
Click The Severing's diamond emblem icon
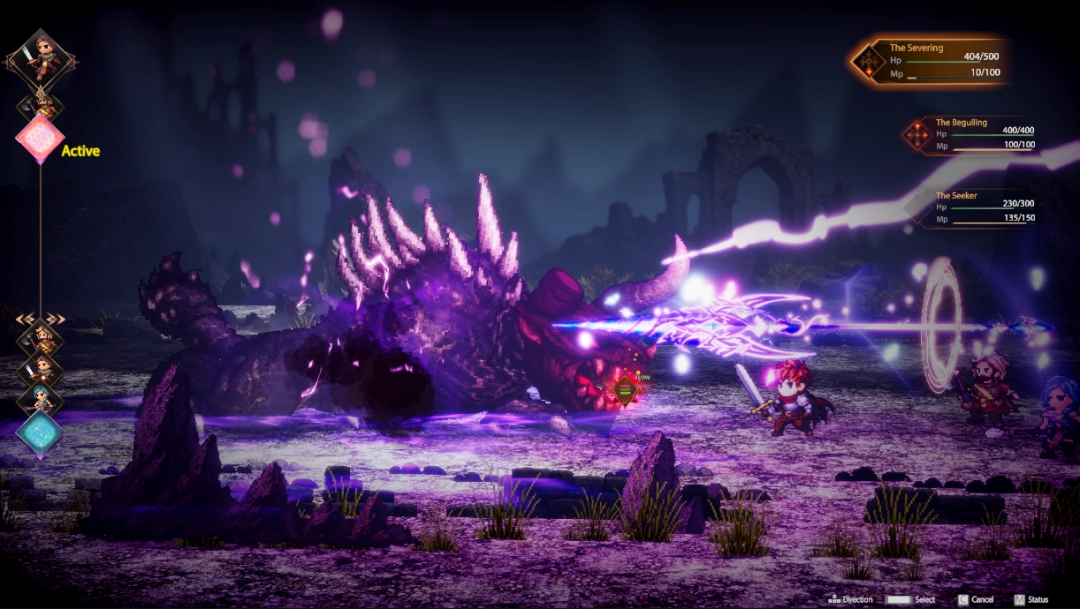click(867, 62)
